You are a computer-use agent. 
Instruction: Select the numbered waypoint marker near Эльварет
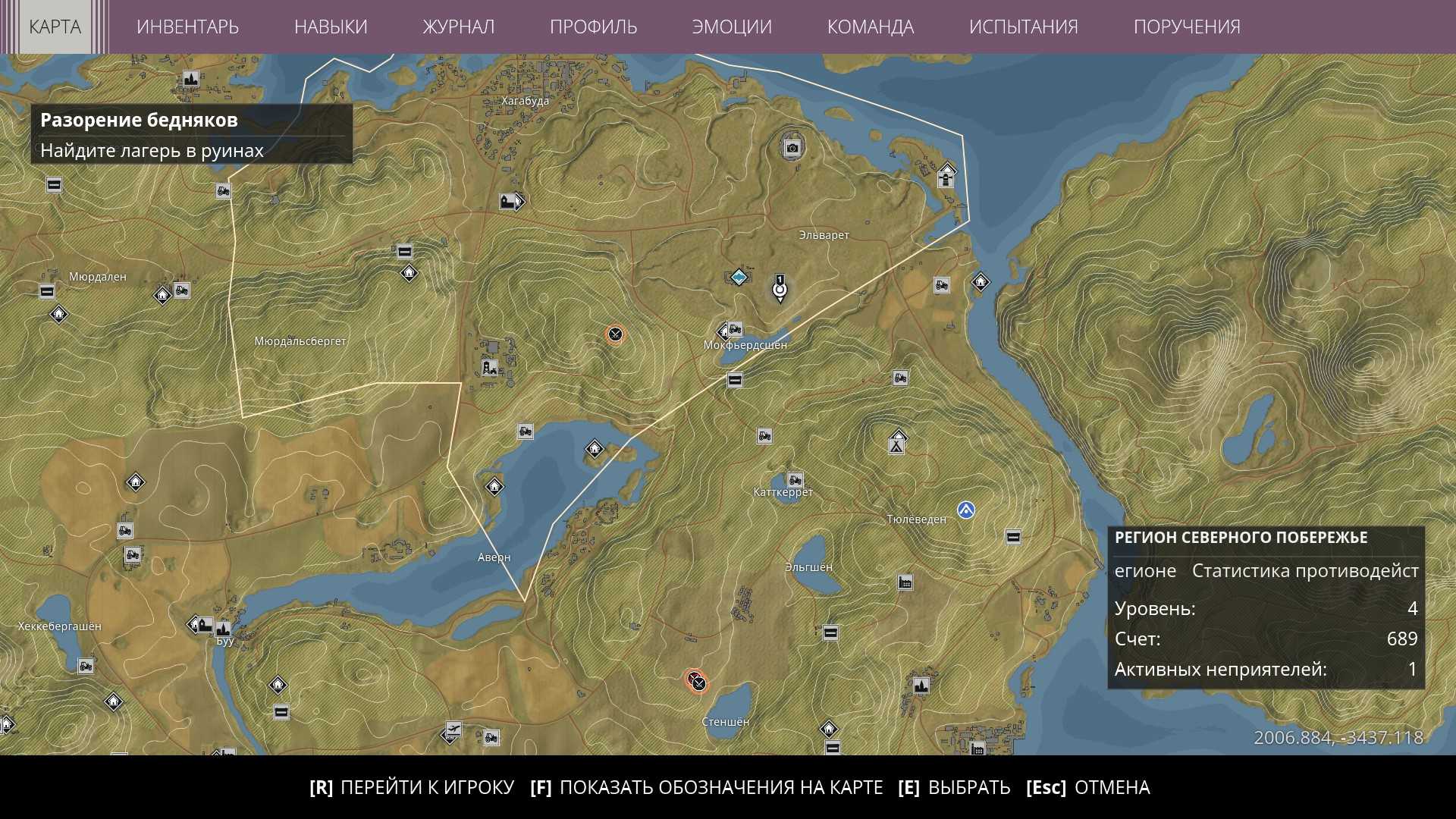780,289
